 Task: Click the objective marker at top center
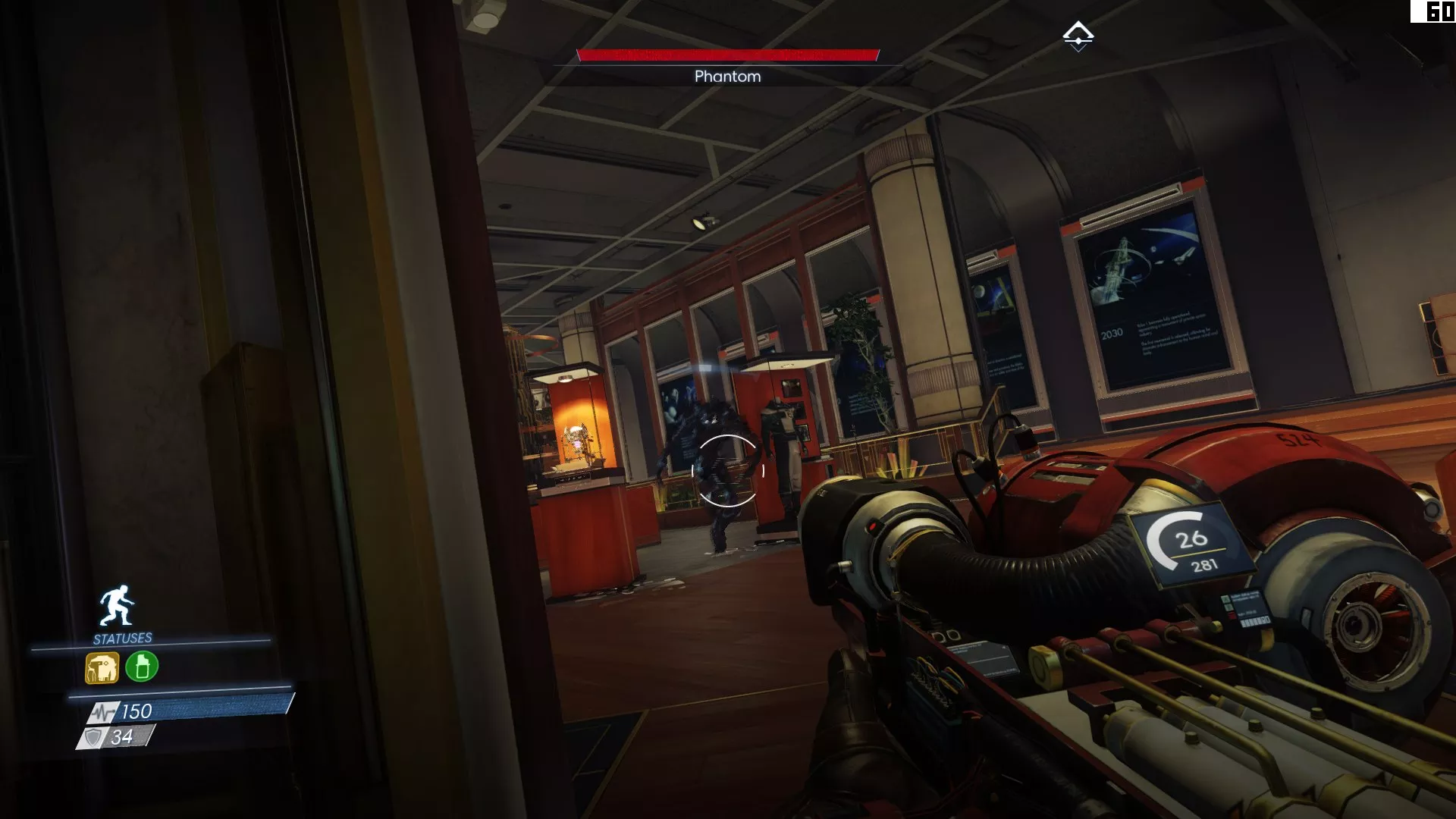tap(1078, 34)
